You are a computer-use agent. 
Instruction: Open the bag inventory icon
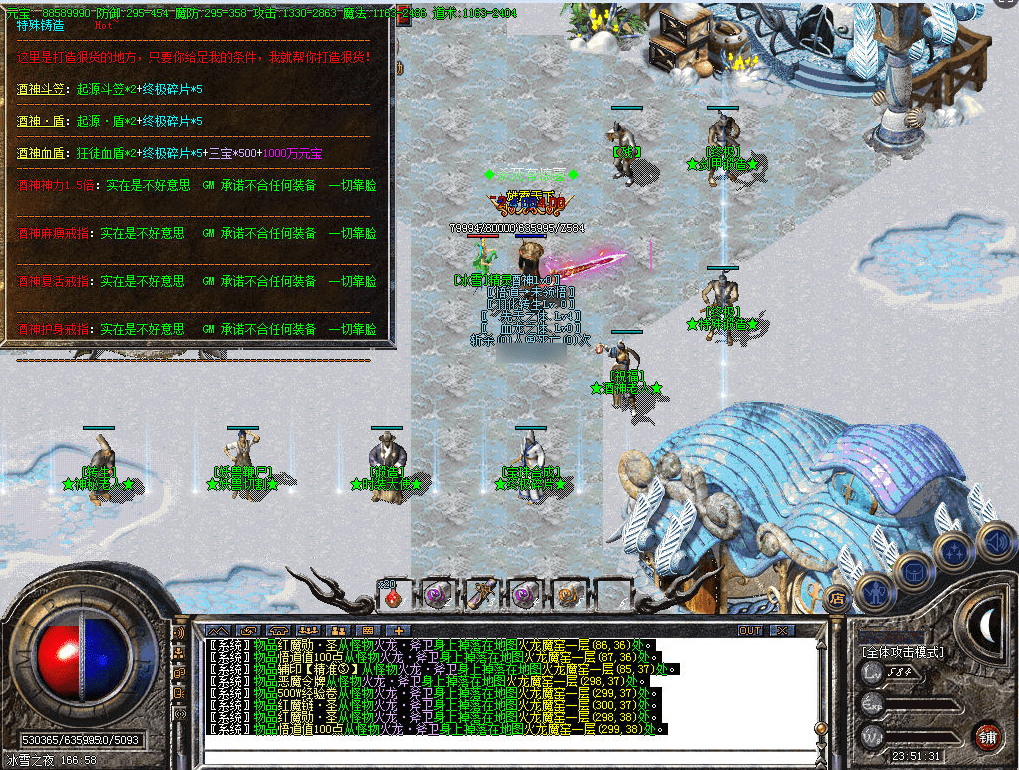point(913,570)
